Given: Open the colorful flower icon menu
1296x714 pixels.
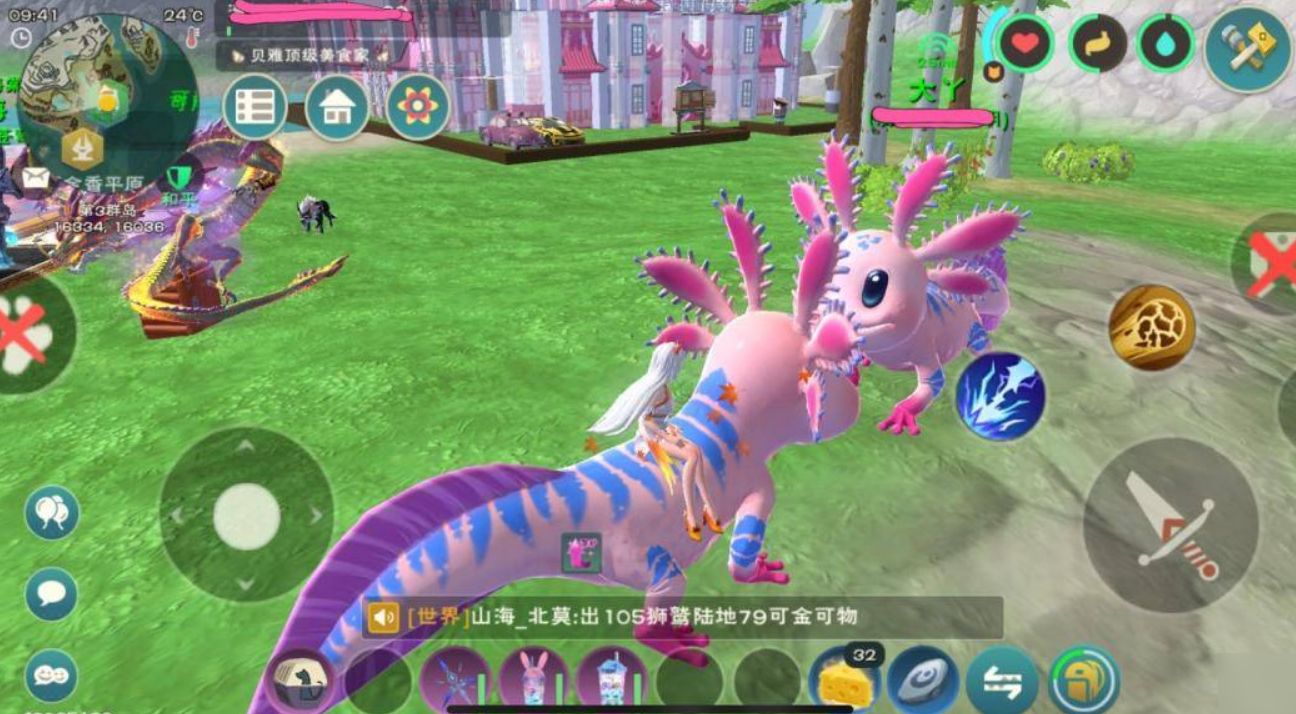Looking at the screenshot, I should pos(418,107).
